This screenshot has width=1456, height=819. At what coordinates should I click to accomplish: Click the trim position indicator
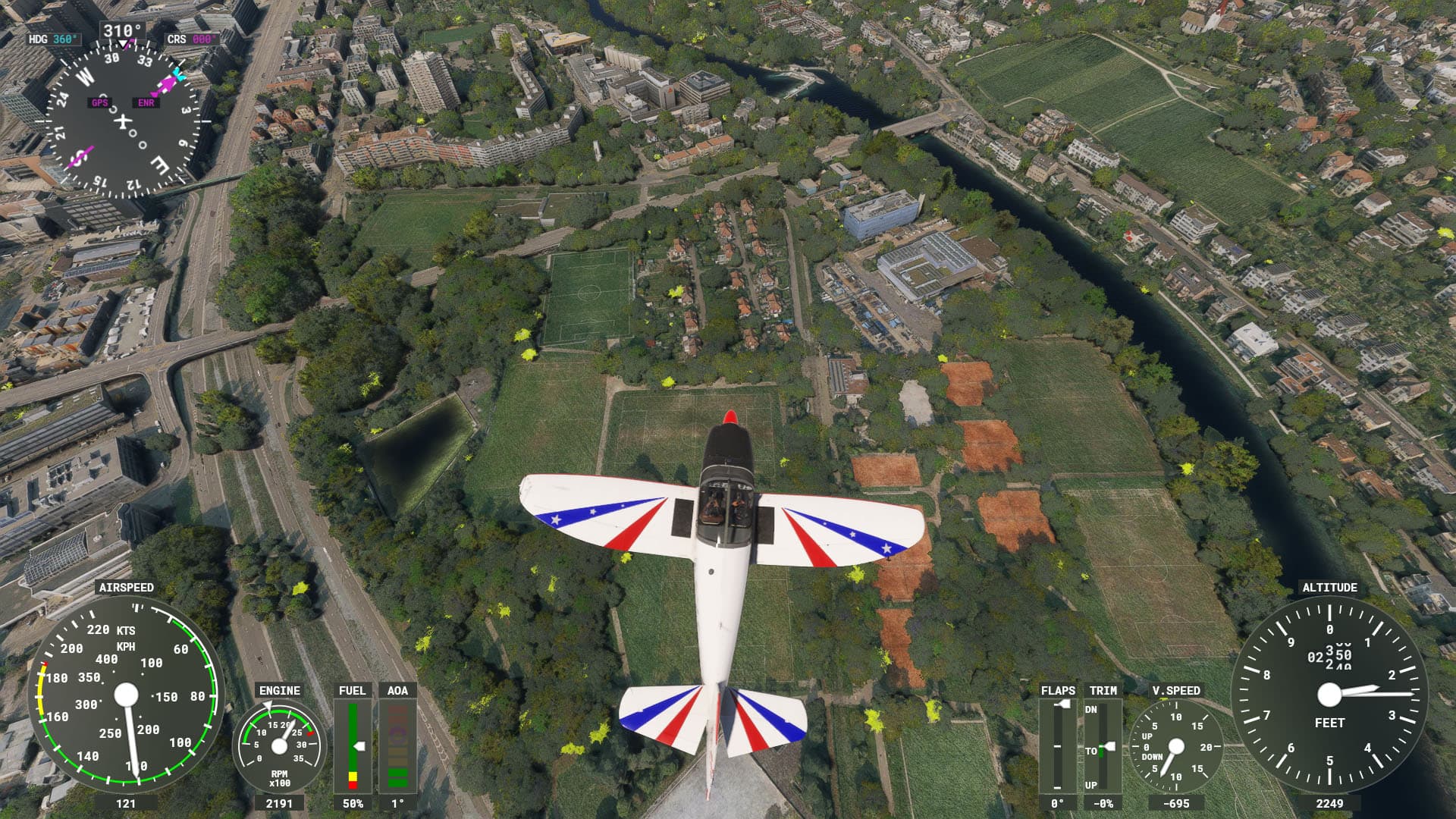(1103, 746)
